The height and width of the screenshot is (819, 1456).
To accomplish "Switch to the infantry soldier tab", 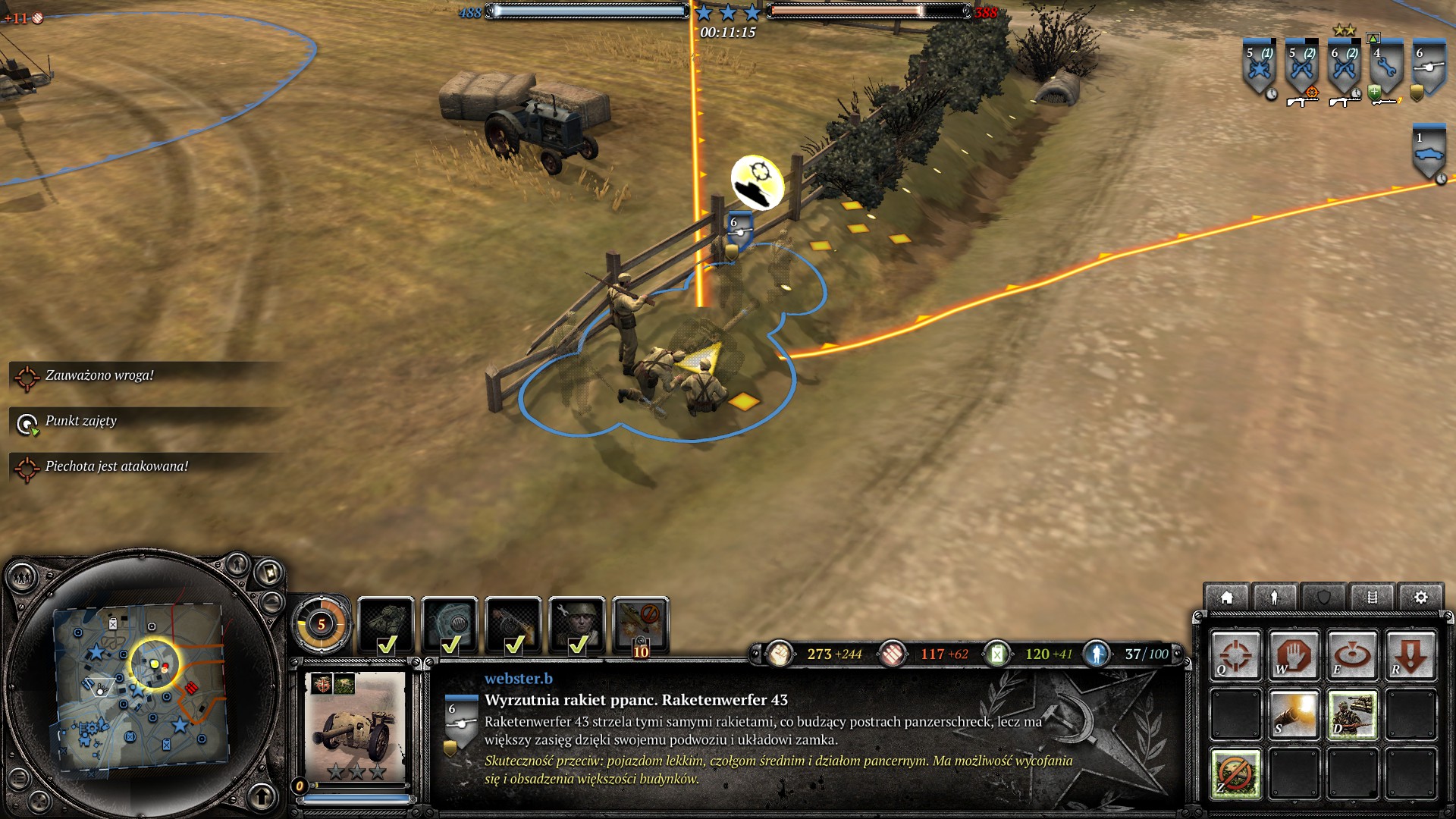I will coord(1275,598).
